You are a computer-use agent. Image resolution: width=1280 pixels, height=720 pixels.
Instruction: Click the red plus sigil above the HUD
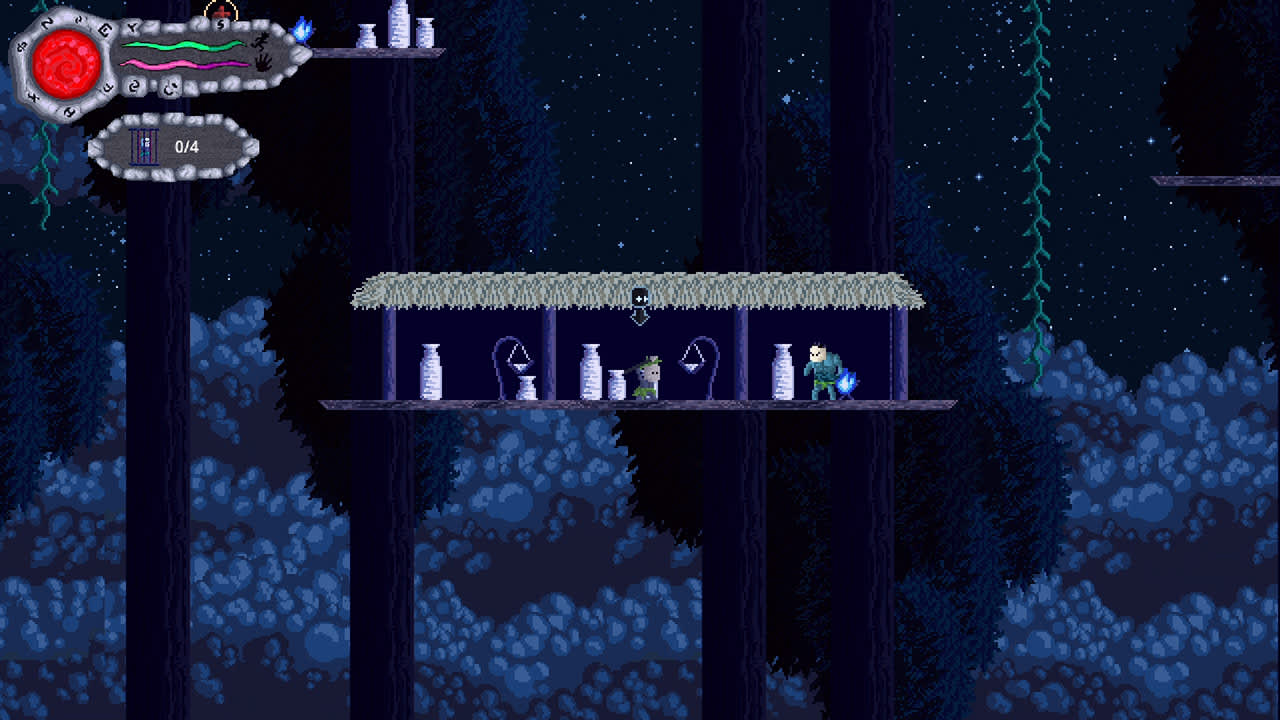[x=222, y=11]
